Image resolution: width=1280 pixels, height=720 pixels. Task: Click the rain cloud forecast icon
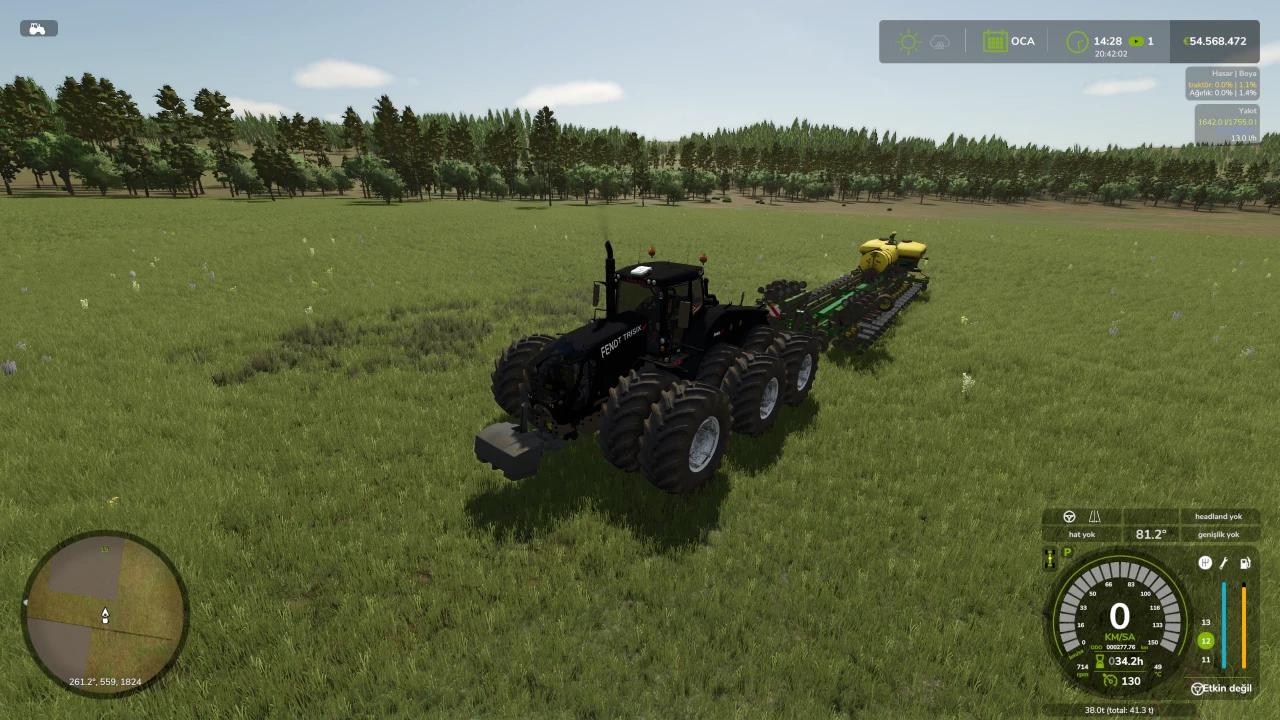coord(939,41)
